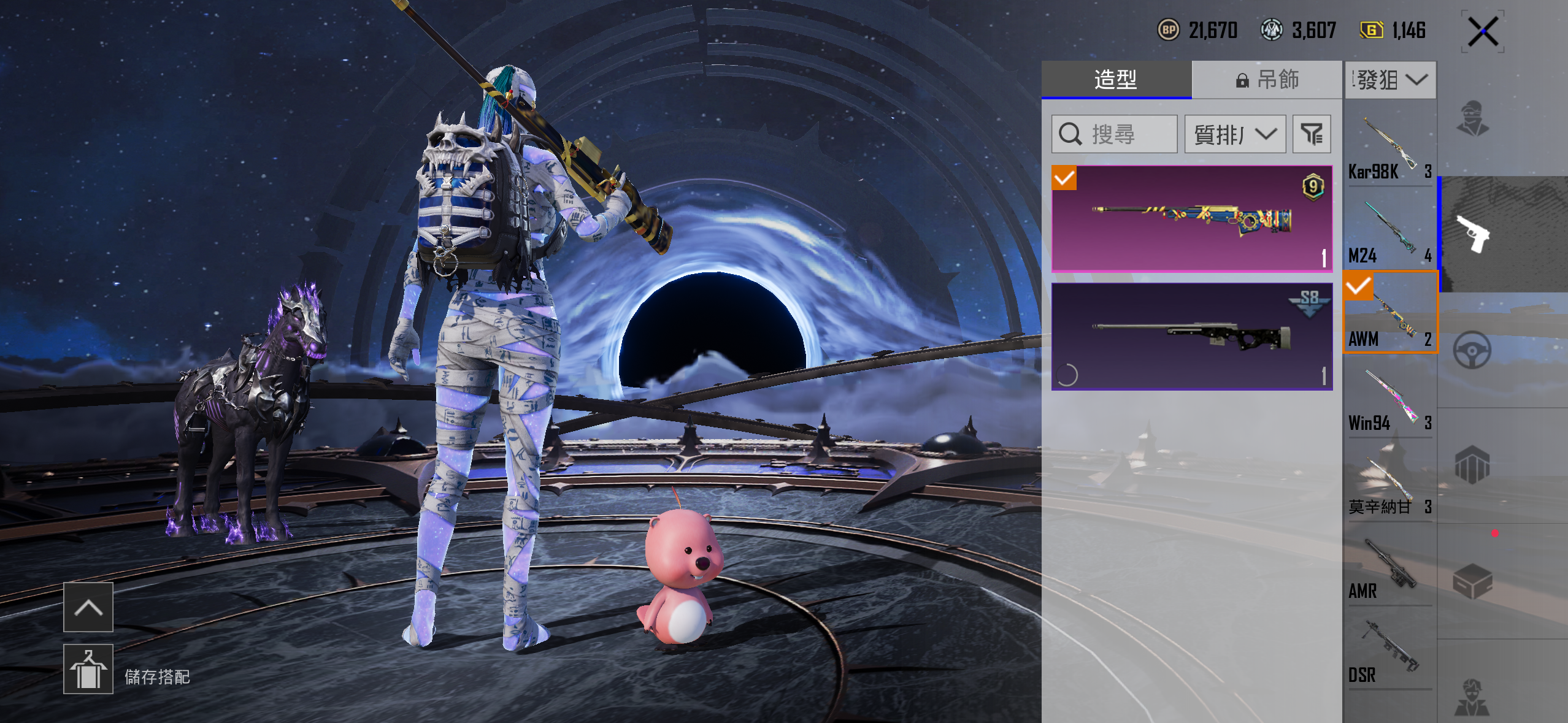Open the quality sort dropdown
Screen dimensions: 1568x723
click(1235, 134)
